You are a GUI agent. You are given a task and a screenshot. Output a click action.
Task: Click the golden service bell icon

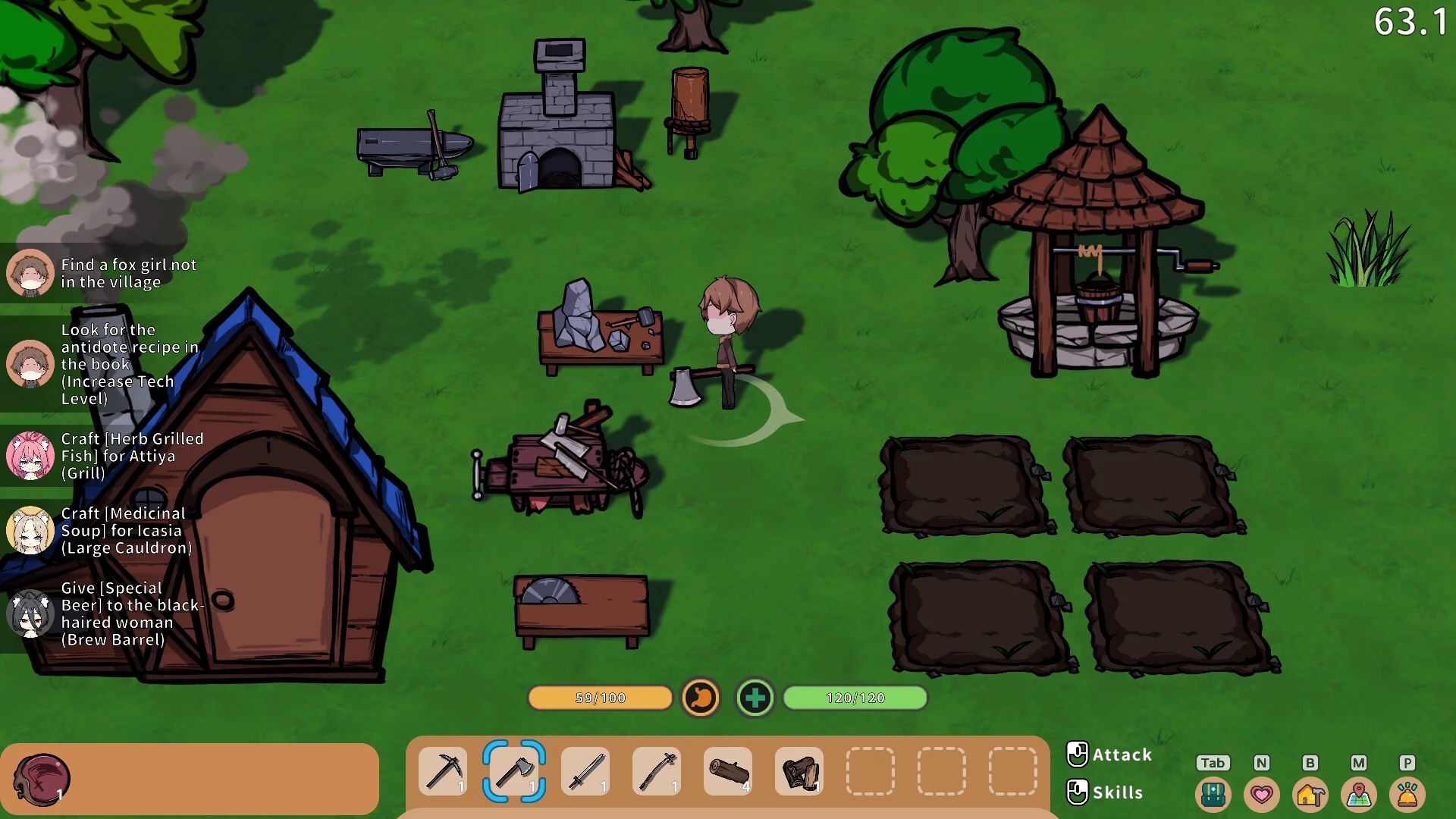1407,795
